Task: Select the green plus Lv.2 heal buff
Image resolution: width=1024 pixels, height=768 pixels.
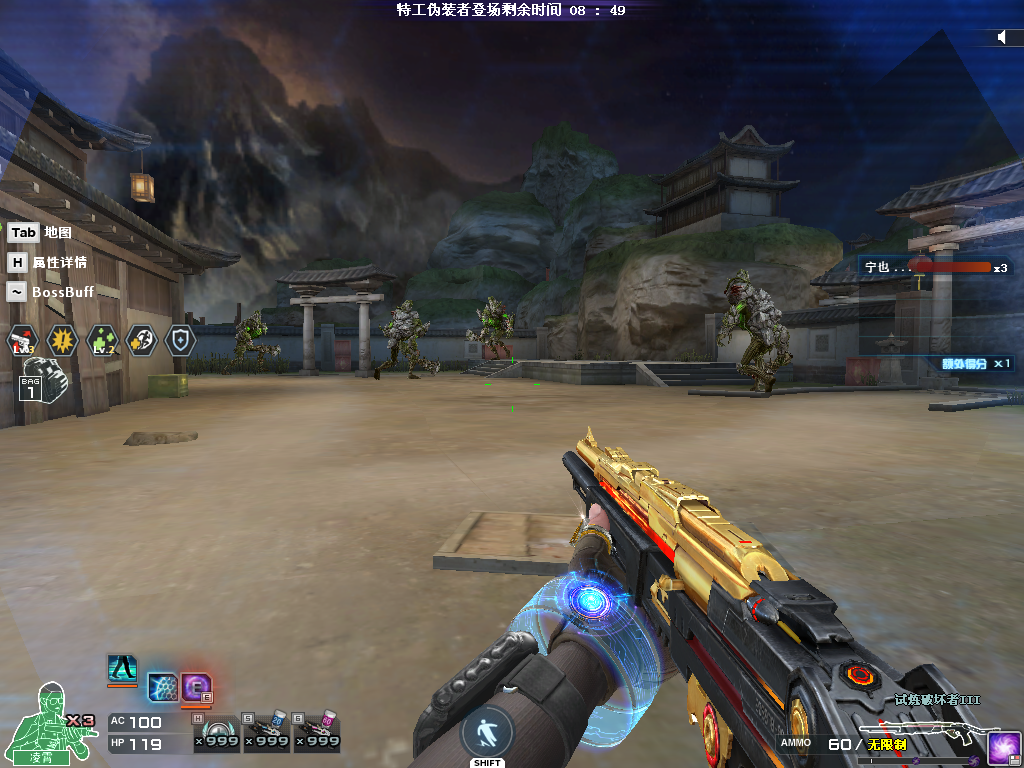Action: click(x=102, y=341)
